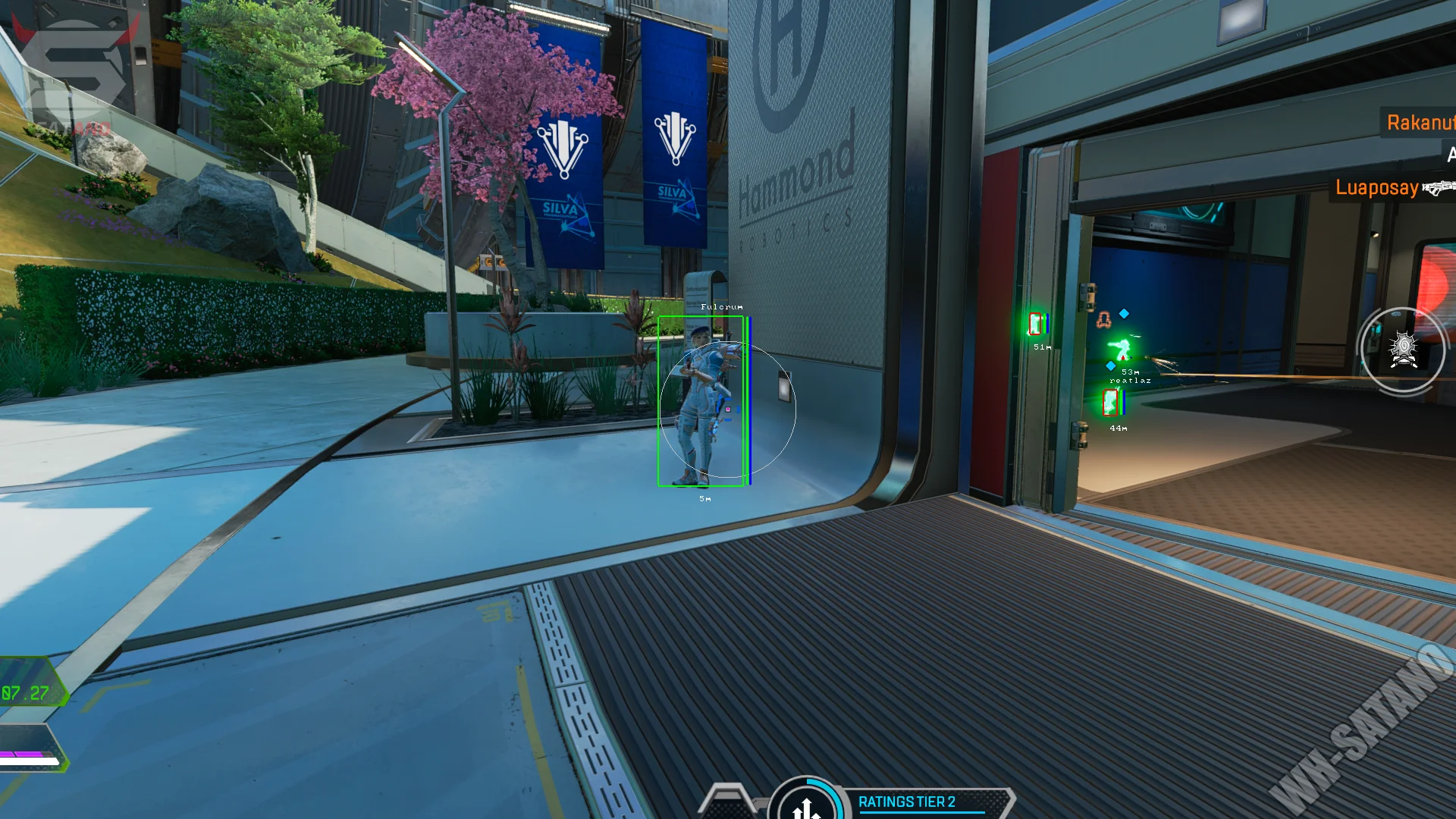Click the Rakanut kill feed entry

pyautogui.click(x=1420, y=123)
